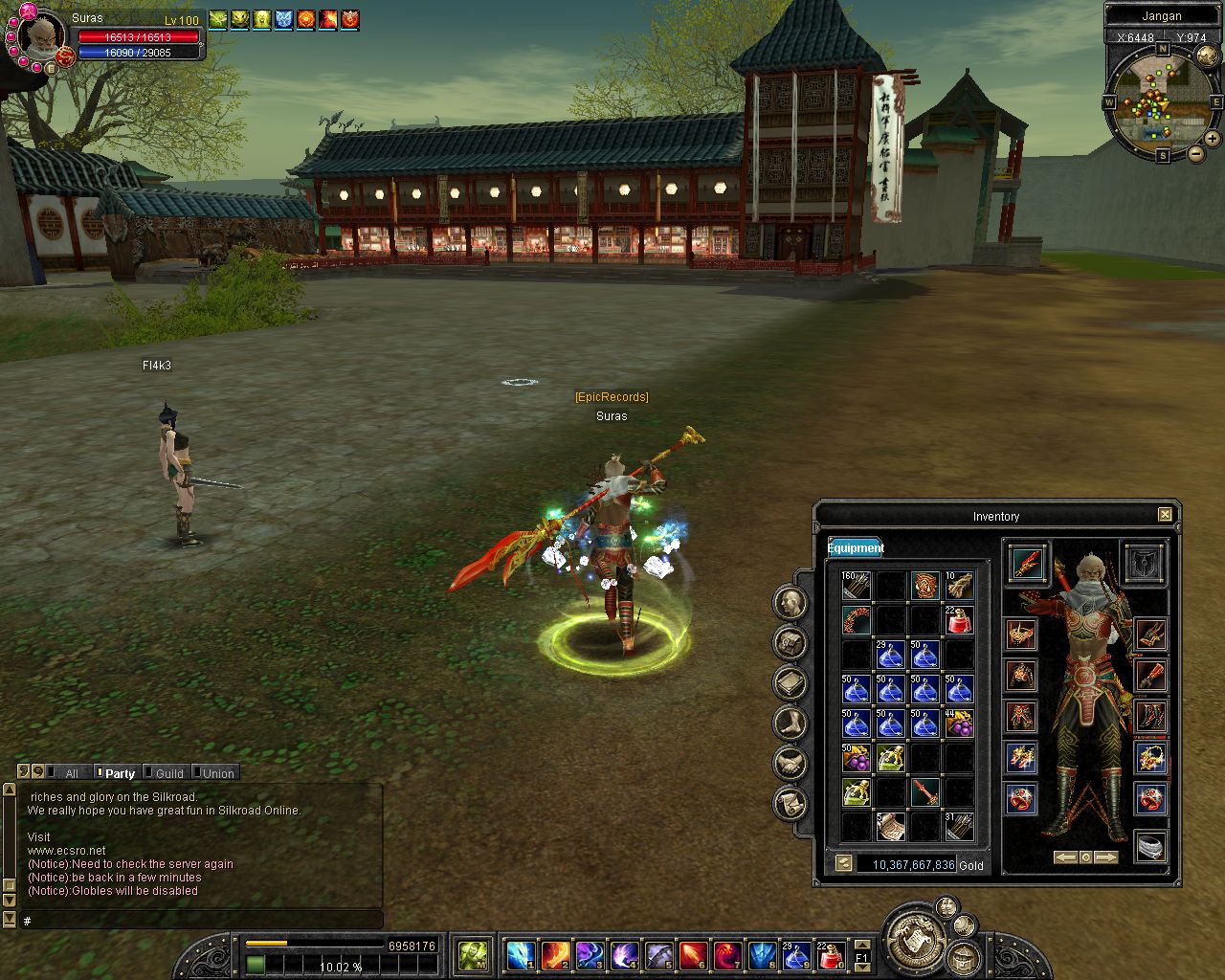
Task: Zoom in the minimap with plus button
Action: click(x=1214, y=140)
